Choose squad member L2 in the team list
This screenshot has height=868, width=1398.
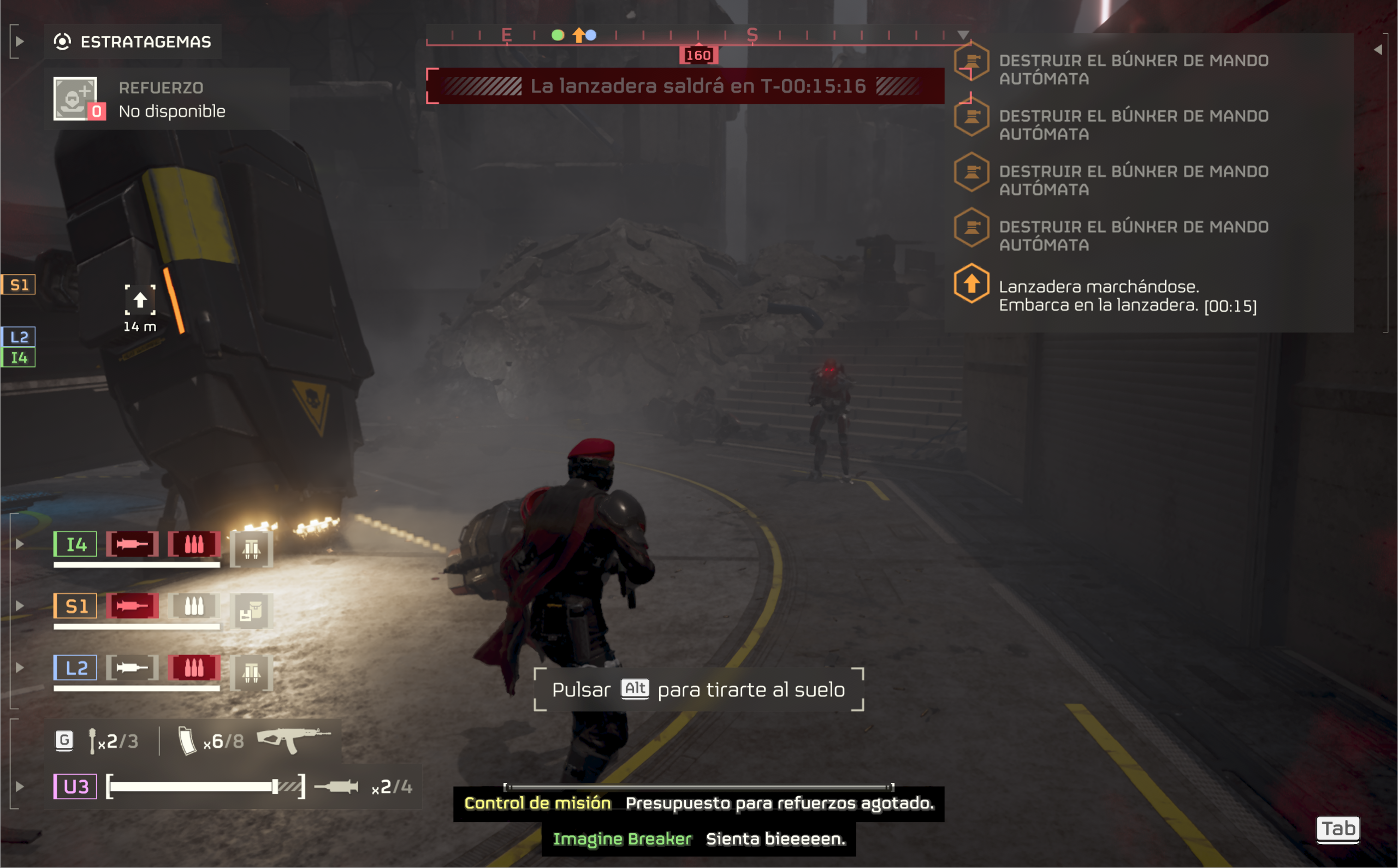75,668
